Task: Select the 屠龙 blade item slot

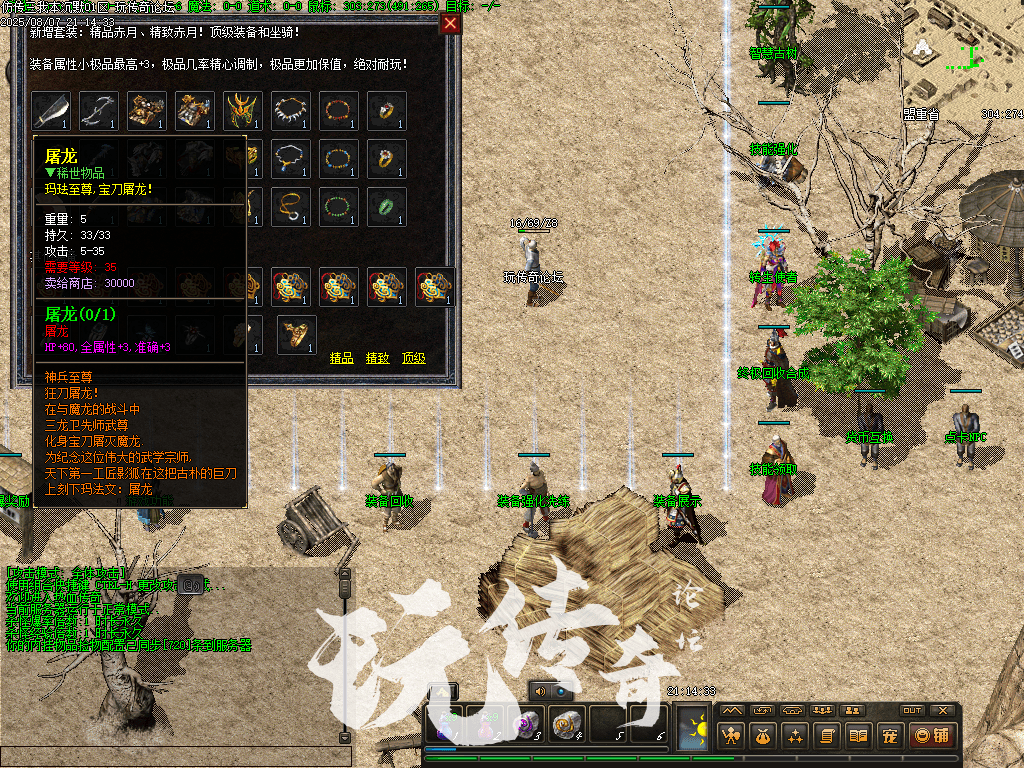Action: coord(51,111)
